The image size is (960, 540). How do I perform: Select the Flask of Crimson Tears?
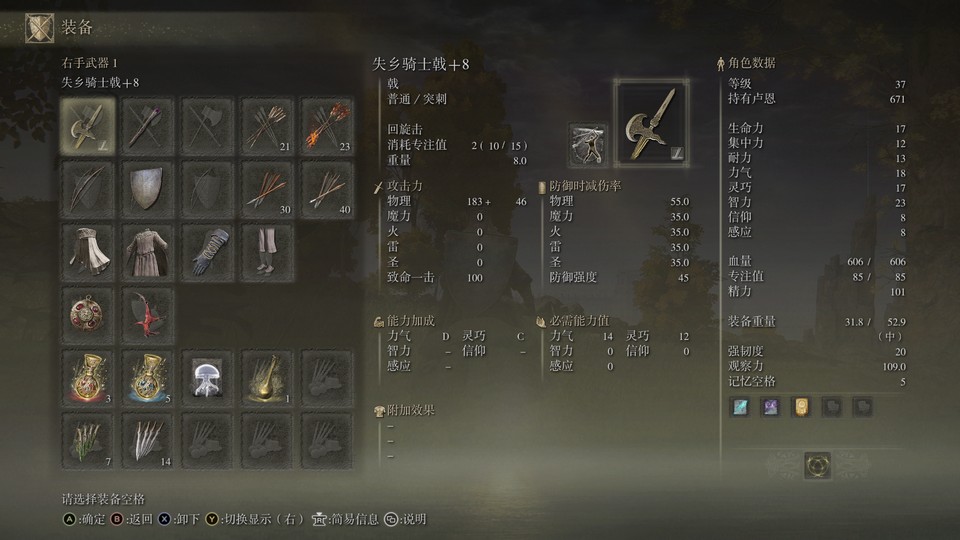coord(88,378)
